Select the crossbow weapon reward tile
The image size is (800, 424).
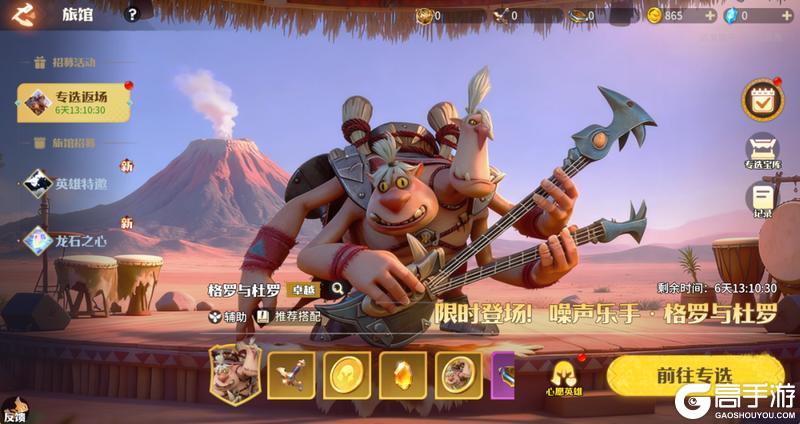tap(291, 375)
